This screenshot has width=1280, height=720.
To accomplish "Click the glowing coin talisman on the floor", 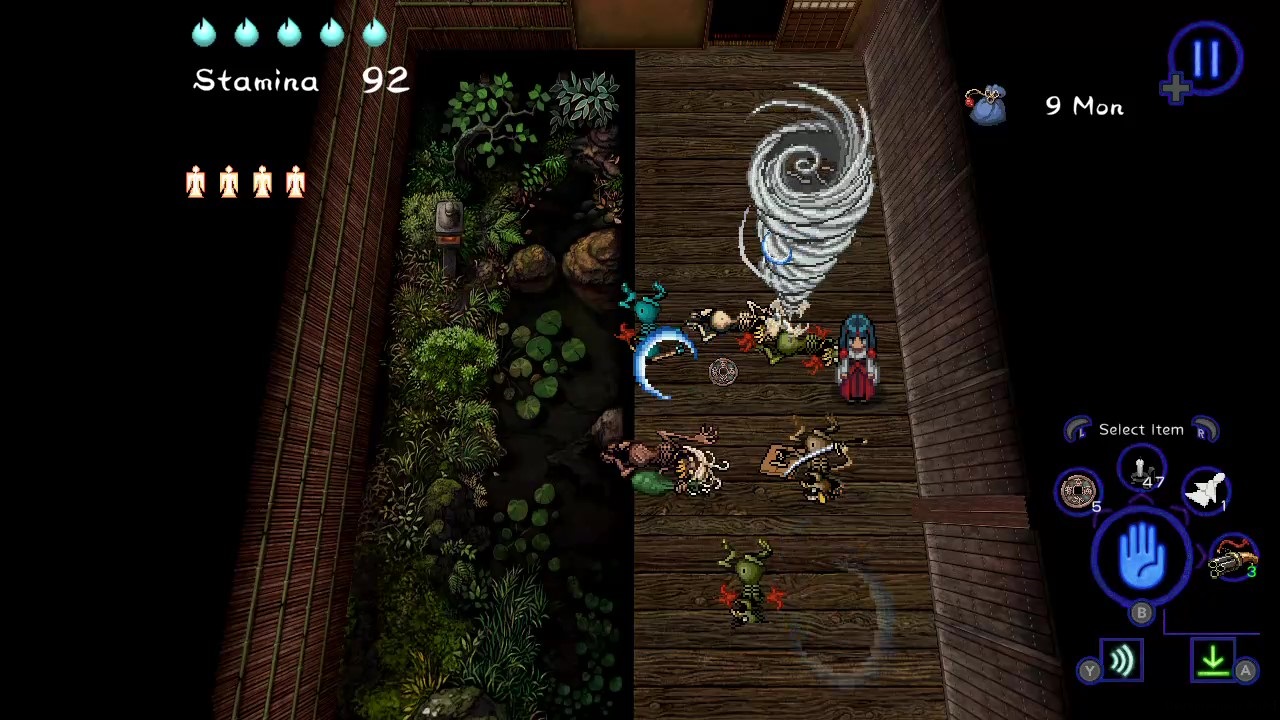I will click(x=723, y=371).
